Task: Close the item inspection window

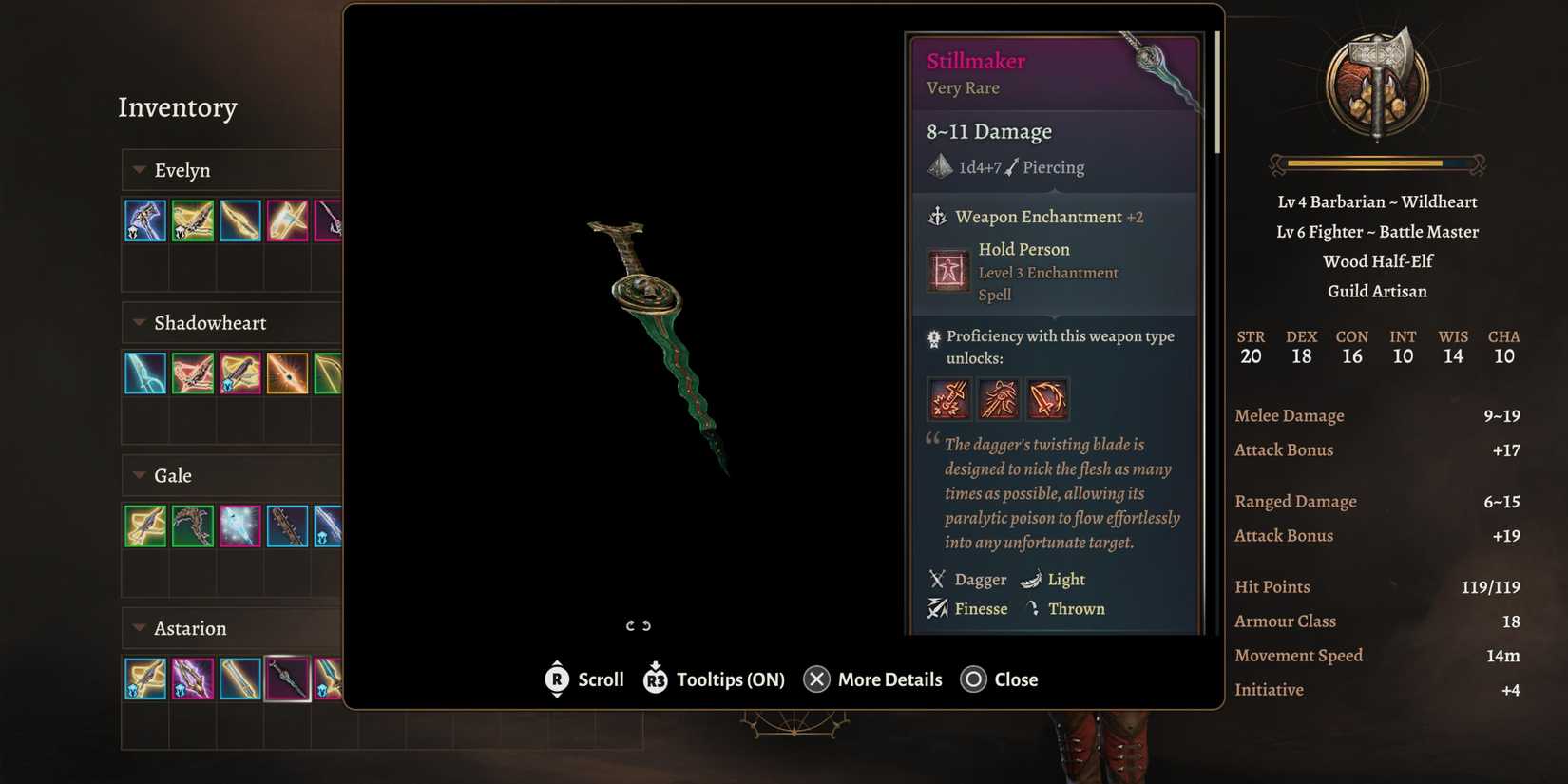Action: click(974, 679)
